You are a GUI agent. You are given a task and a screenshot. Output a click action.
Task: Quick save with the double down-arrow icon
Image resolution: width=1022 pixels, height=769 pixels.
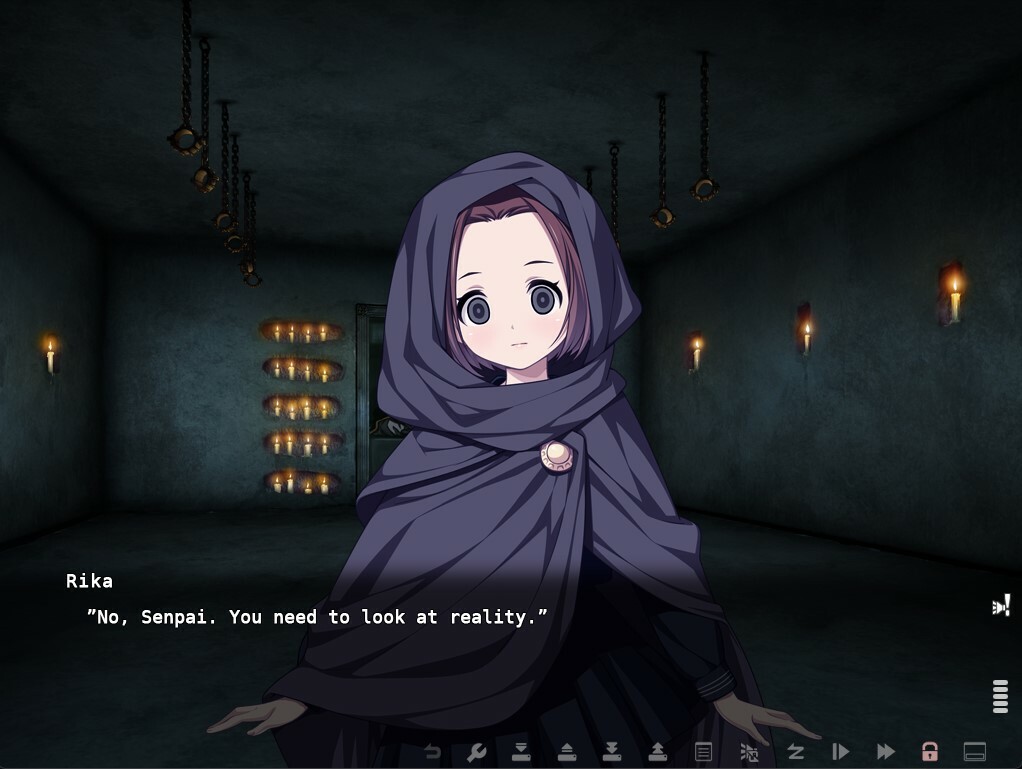(612, 752)
